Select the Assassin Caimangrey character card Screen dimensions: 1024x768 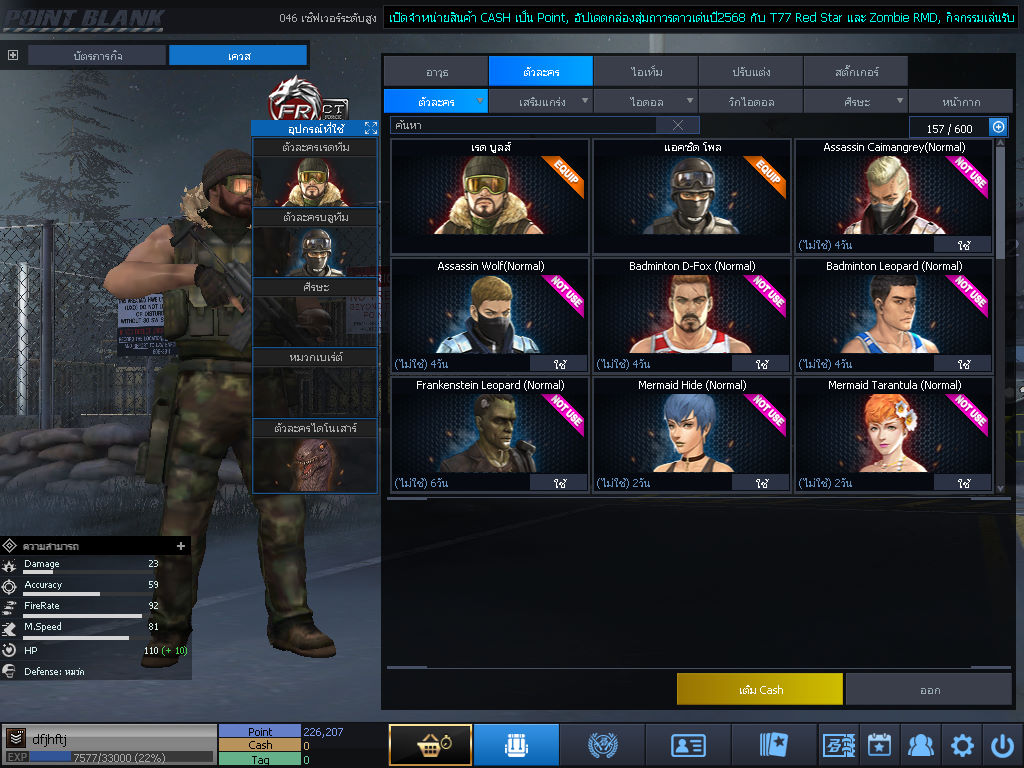[x=894, y=195]
